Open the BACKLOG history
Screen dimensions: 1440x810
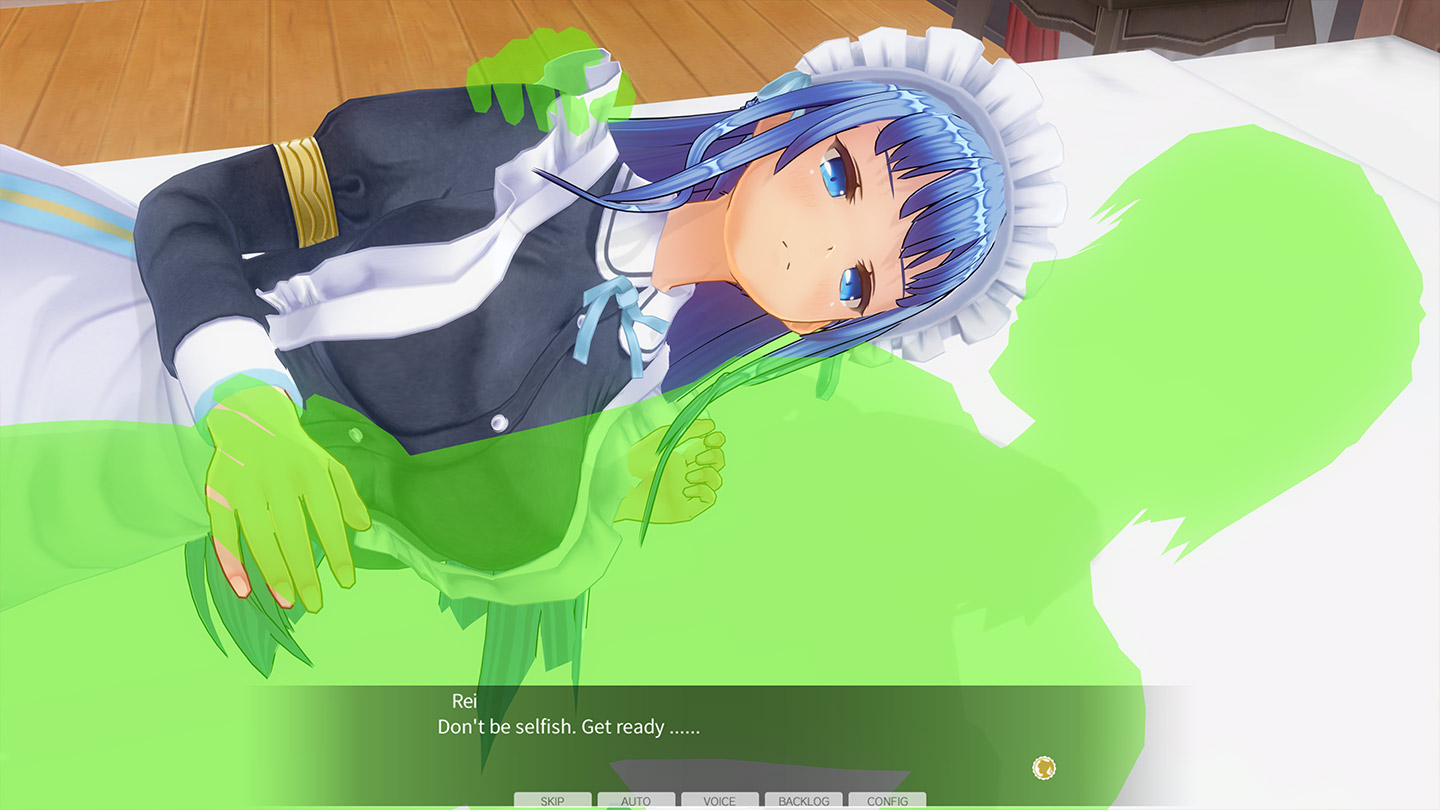pyautogui.click(x=803, y=801)
